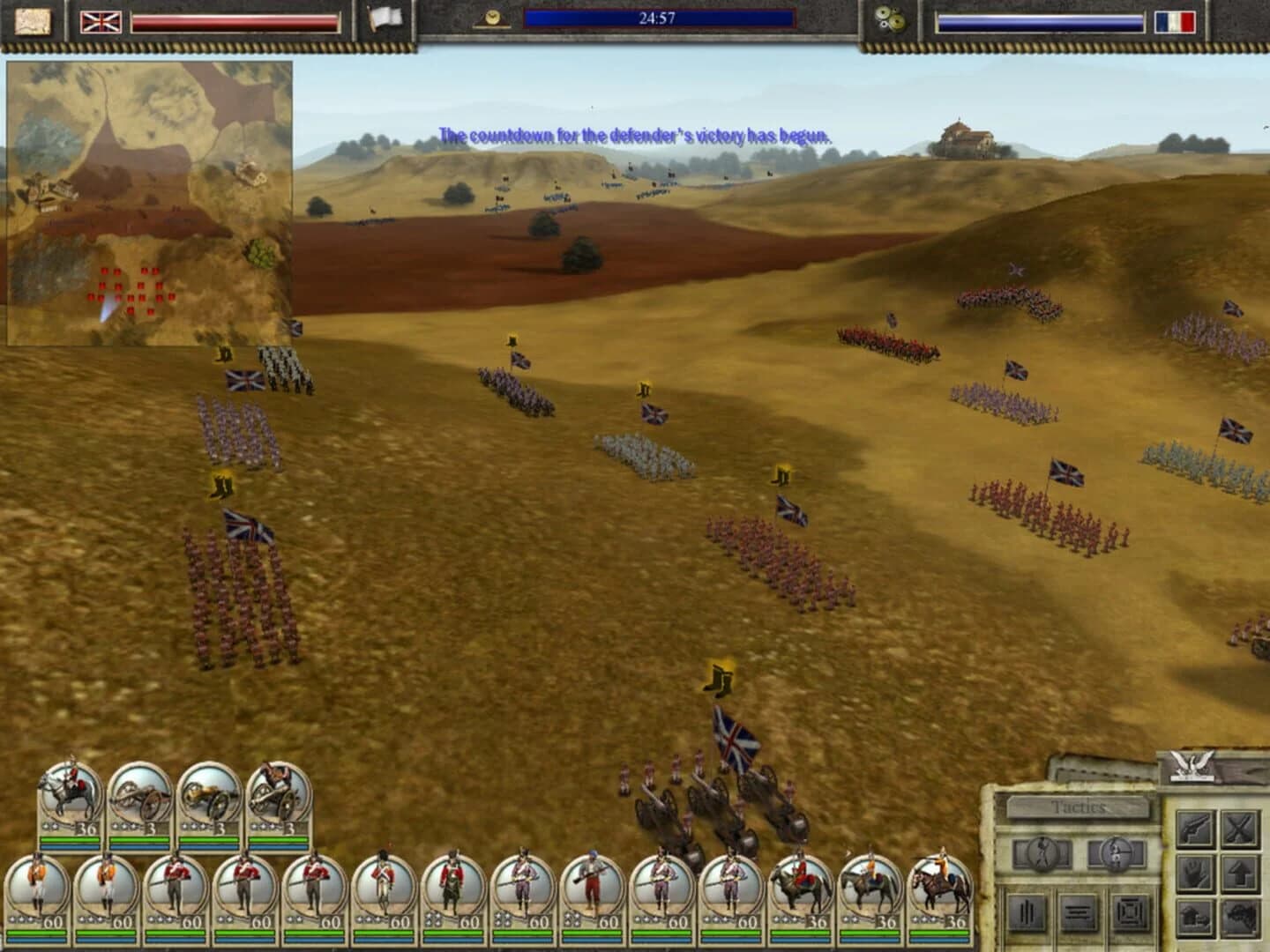The height and width of the screenshot is (952, 1270).
Task: Select the fire-at-will pistol icon
Action: point(1196,829)
